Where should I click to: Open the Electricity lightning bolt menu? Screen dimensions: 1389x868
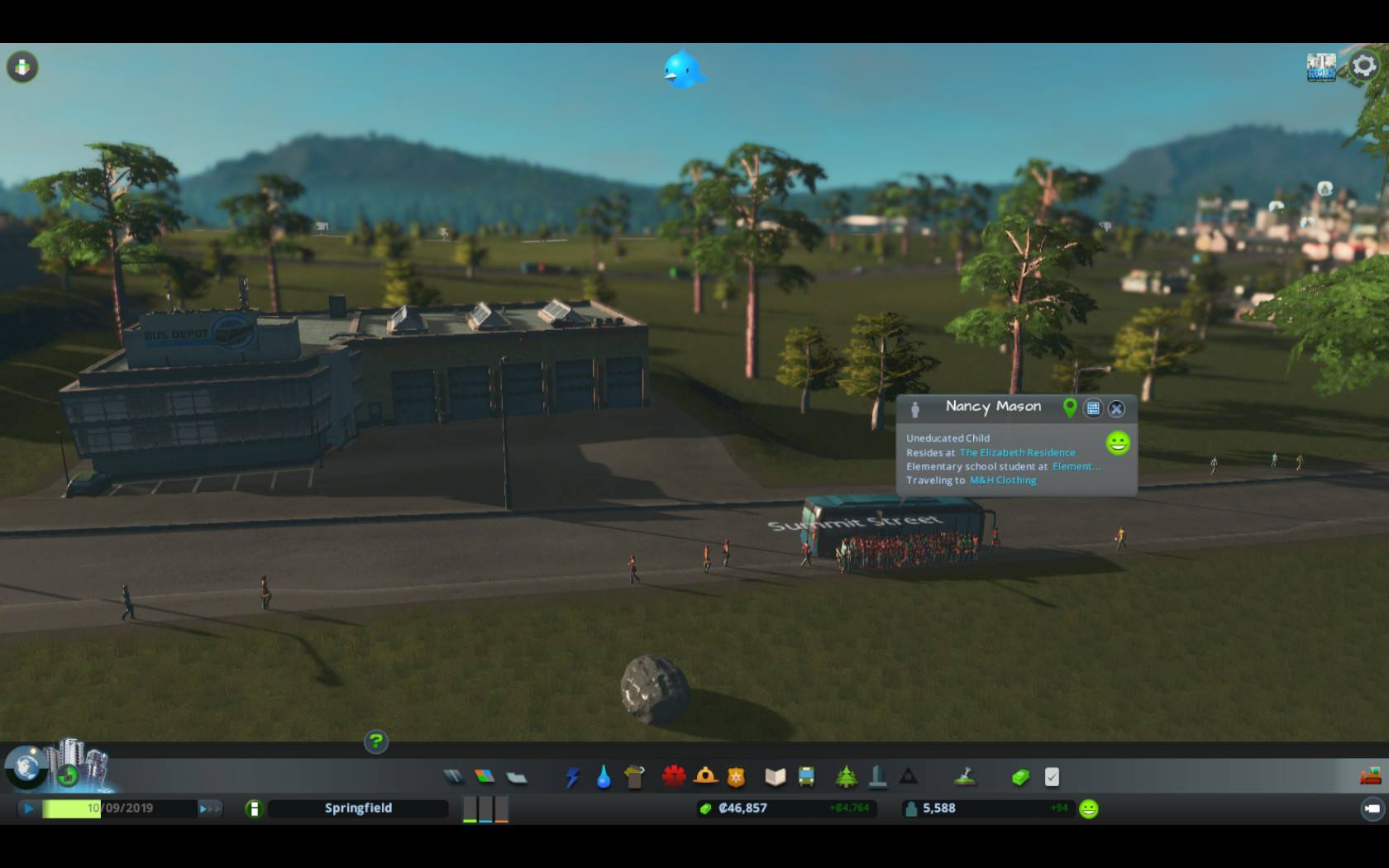pos(572,777)
